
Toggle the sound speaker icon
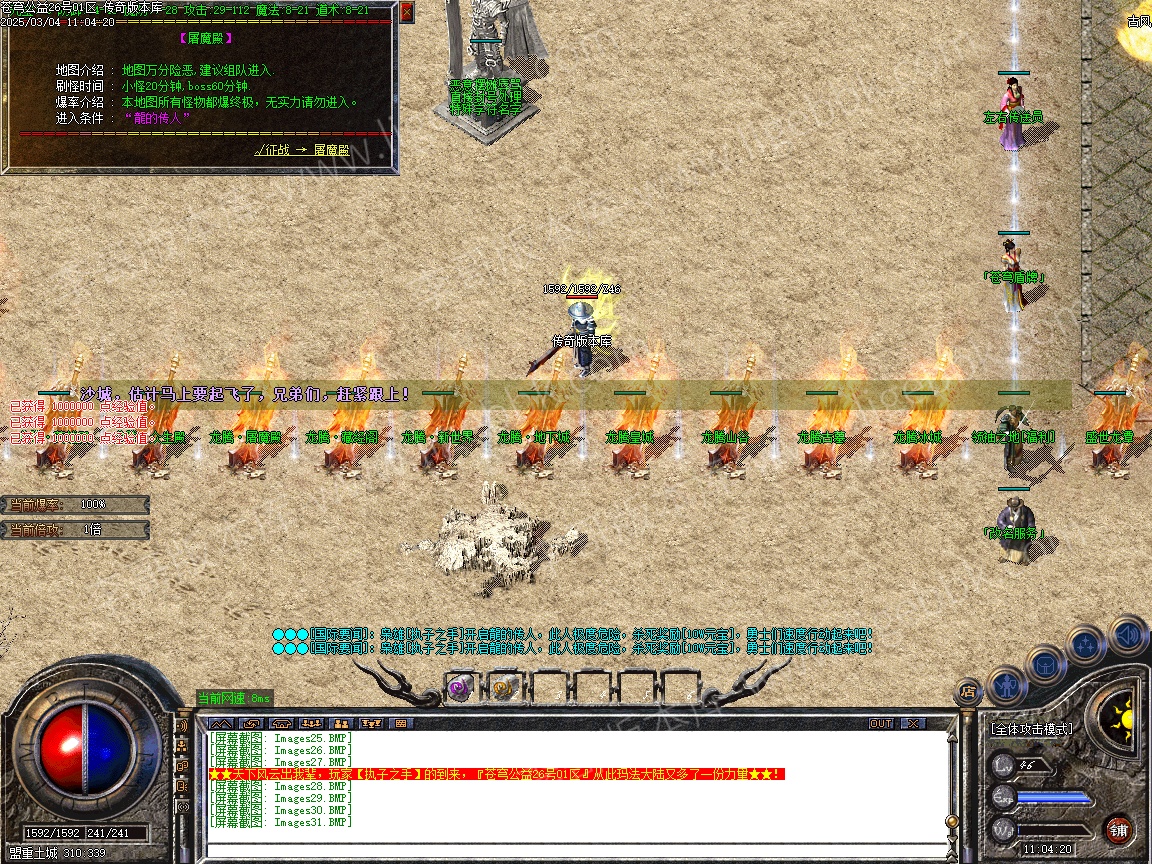click(1128, 634)
